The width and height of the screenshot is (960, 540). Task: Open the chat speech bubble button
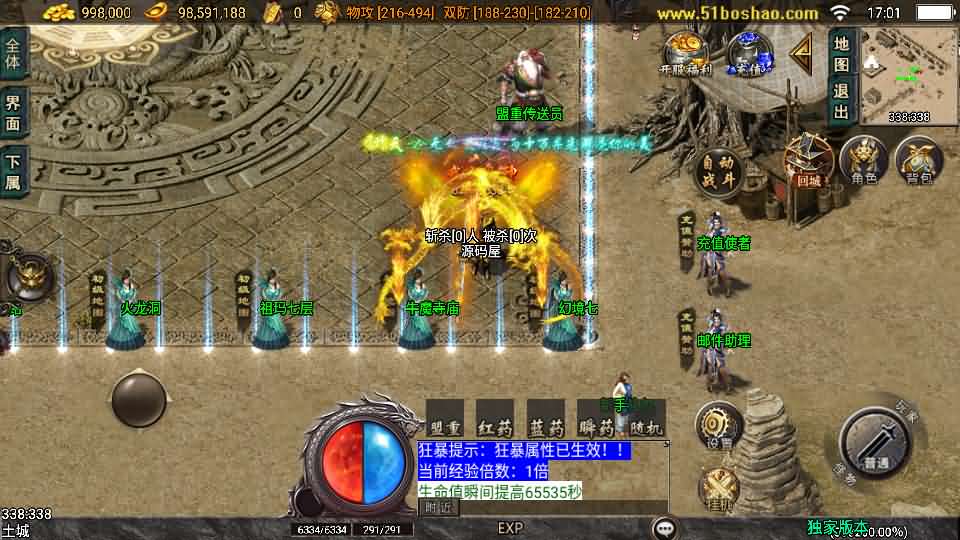pos(664,527)
